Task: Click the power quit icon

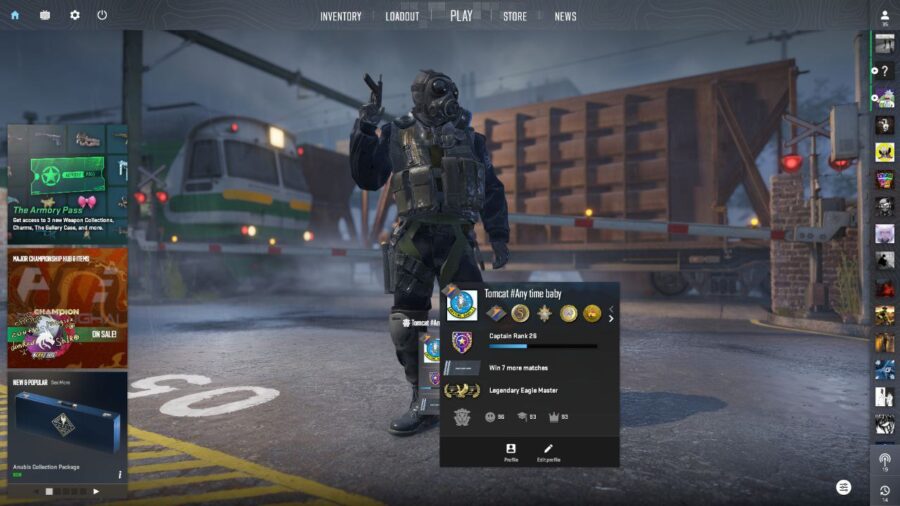Action: point(102,15)
